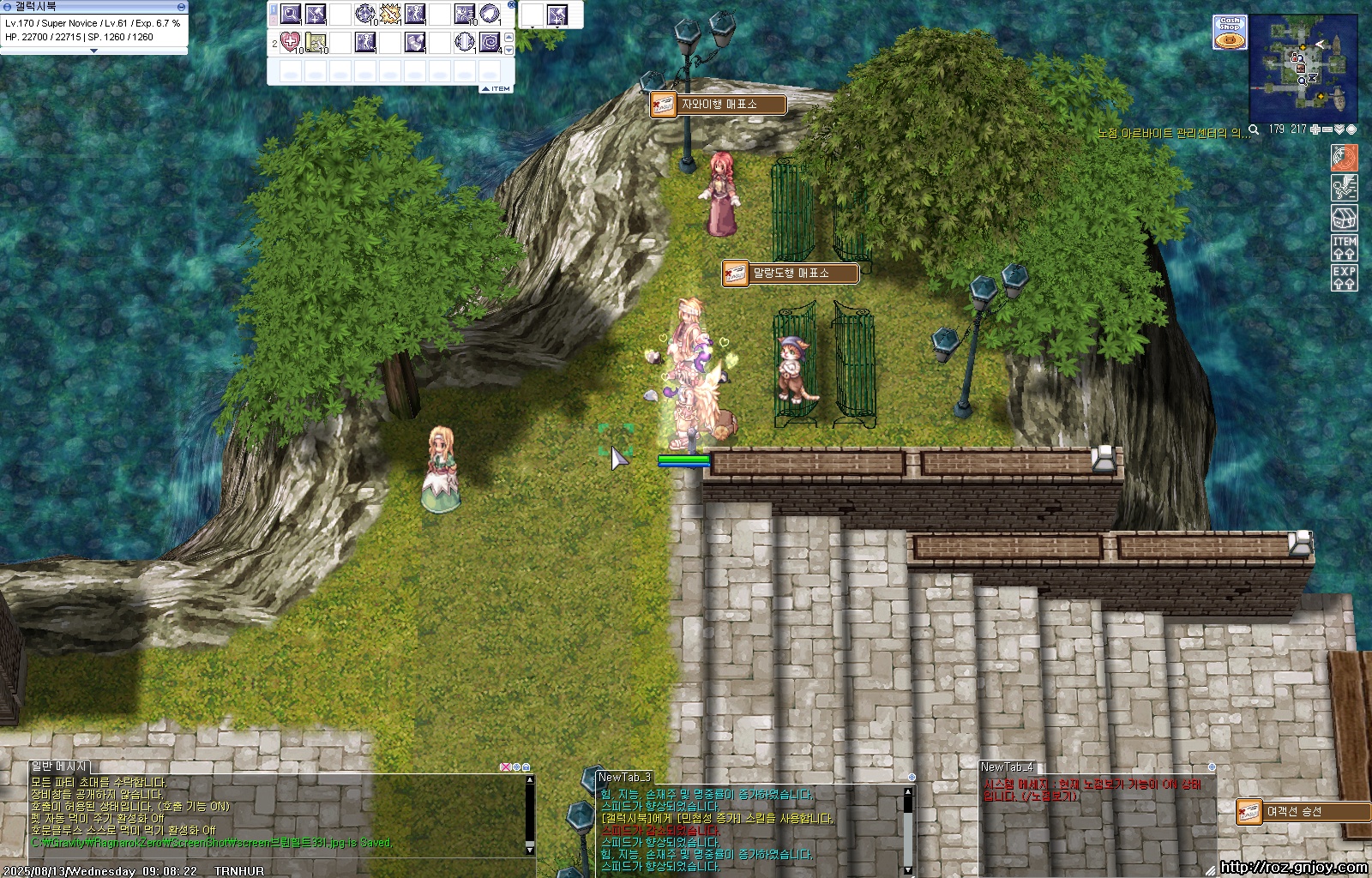Zoom out the minimap with minus button
The image size is (1372, 878).
(1327, 129)
